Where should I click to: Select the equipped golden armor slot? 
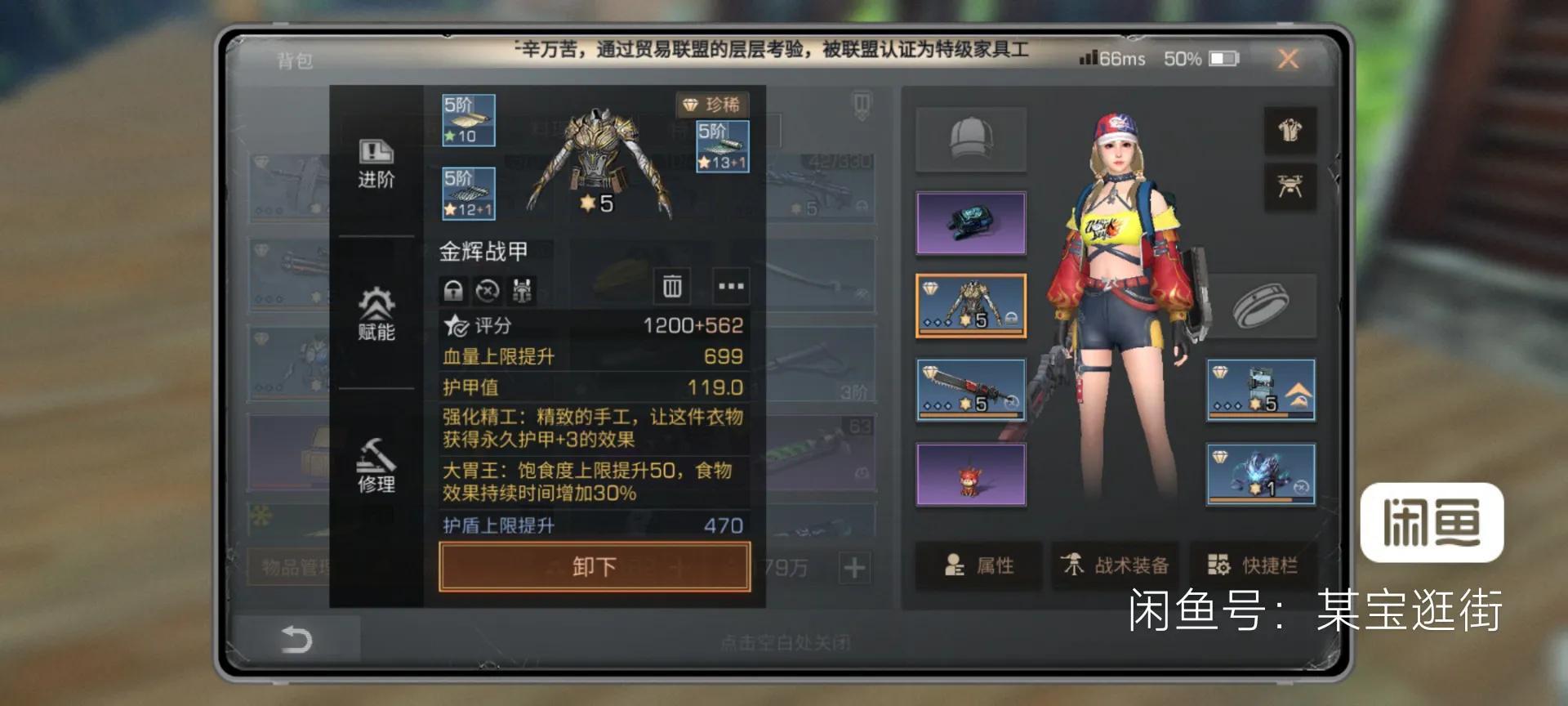coord(971,306)
